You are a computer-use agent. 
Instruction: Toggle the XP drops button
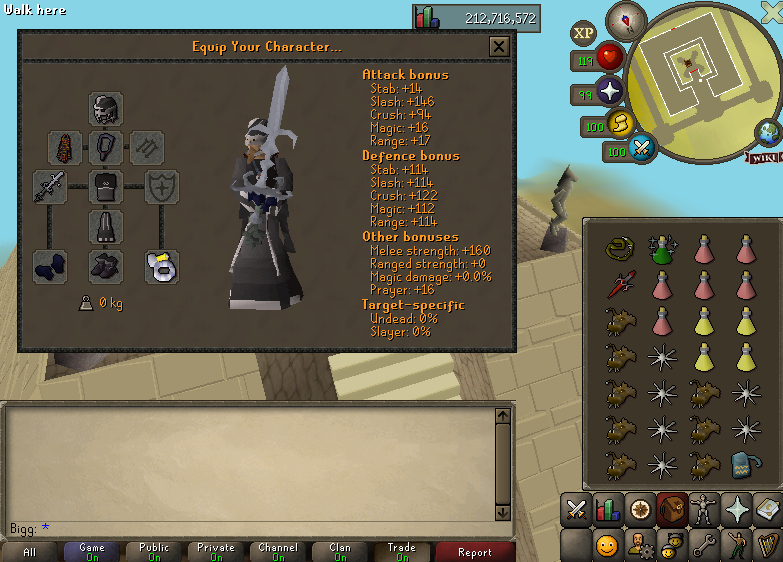click(584, 33)
